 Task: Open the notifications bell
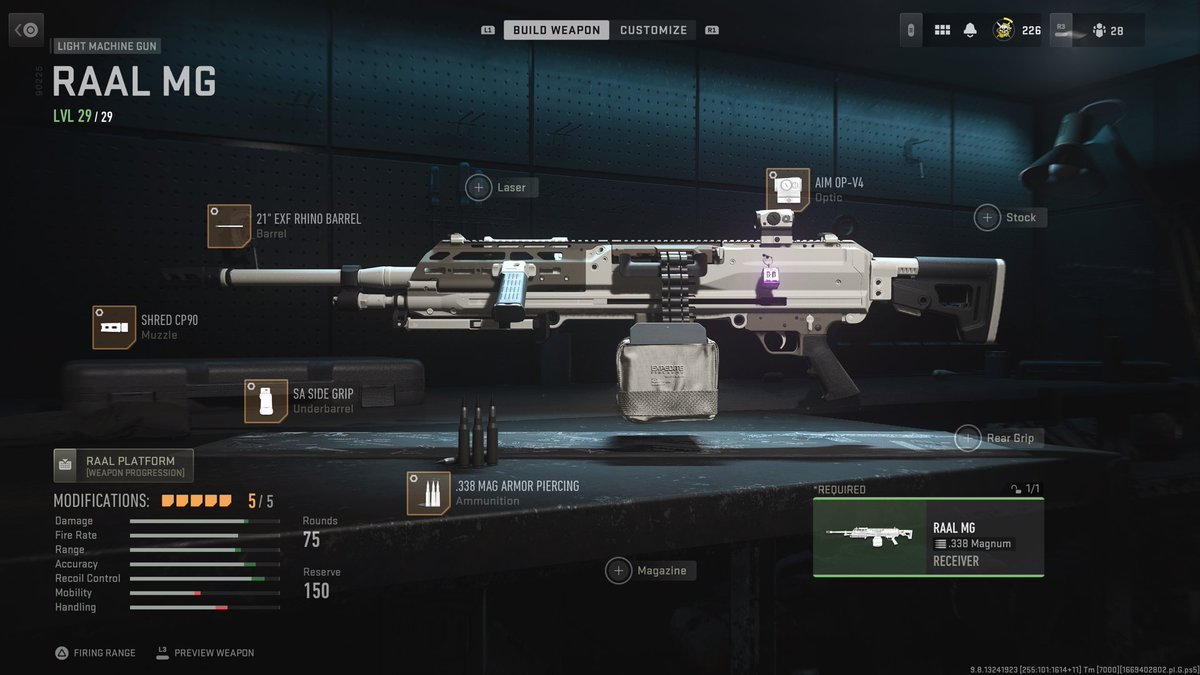[970, 30]
